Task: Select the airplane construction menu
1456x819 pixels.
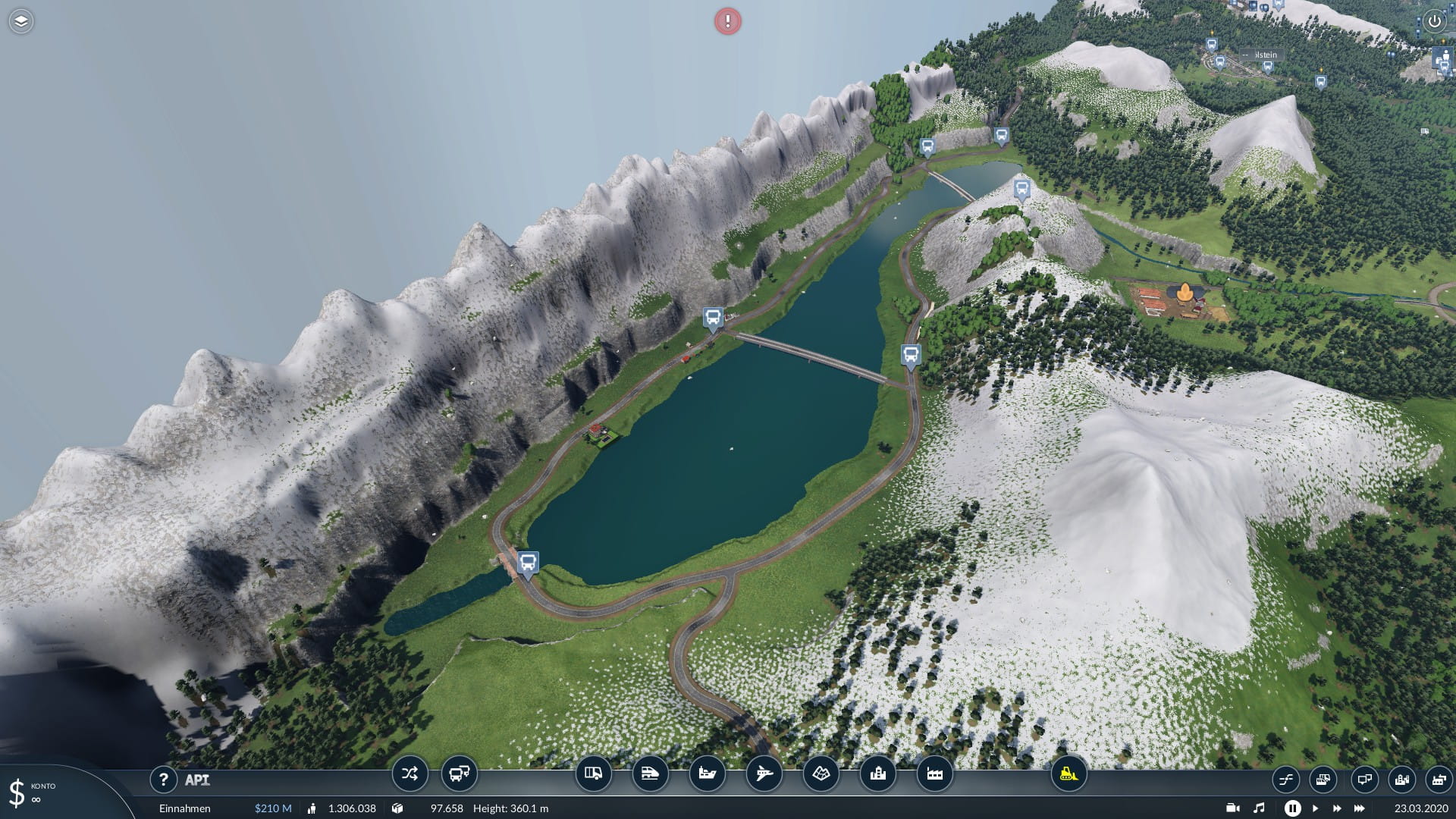Action: 764,774
